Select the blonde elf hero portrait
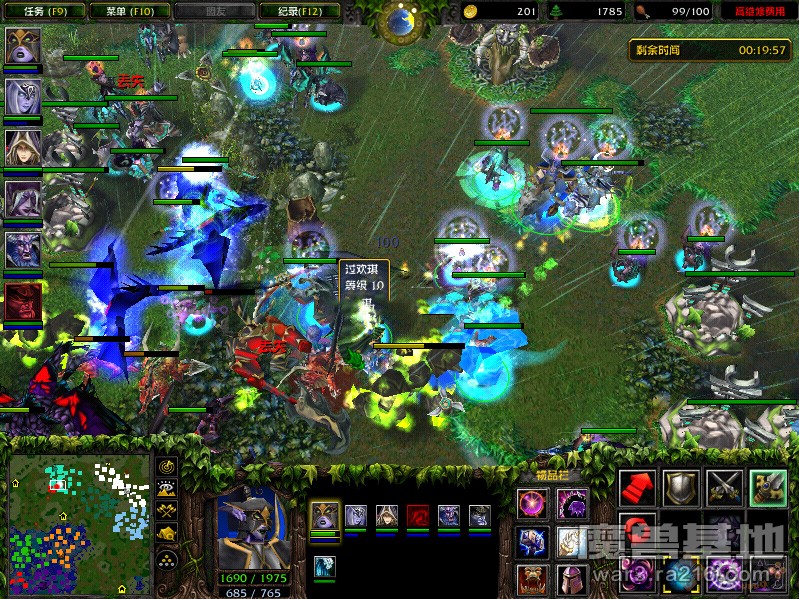Viewport: 799px width, 599px height. tap(22, 148)
